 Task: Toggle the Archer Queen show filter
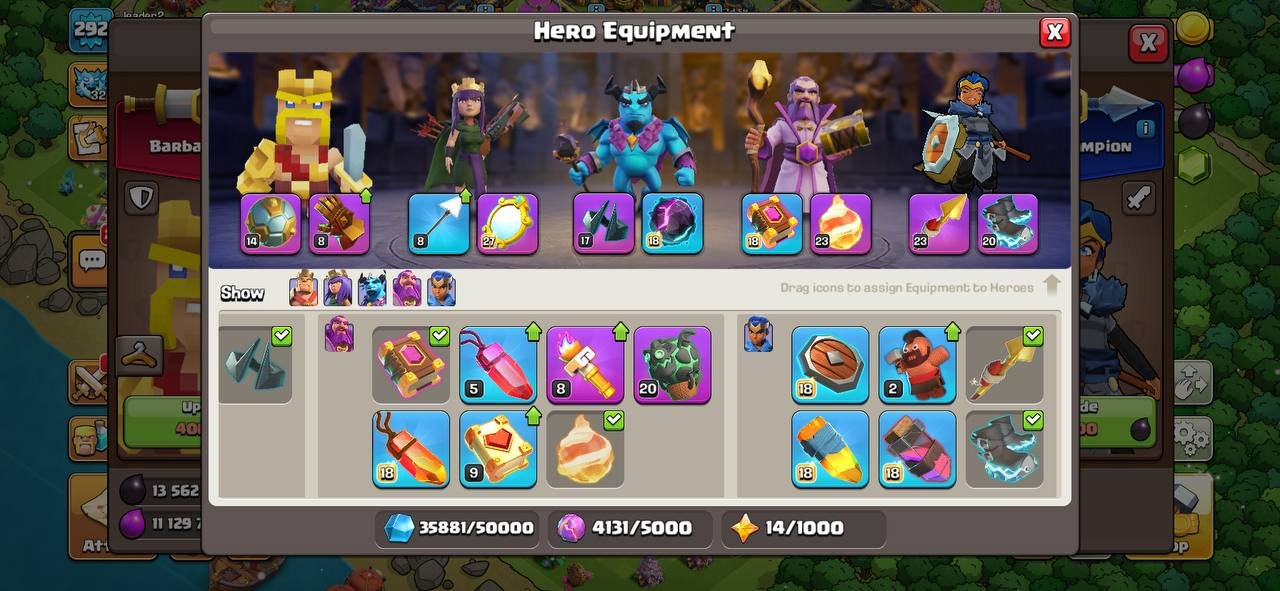337,290
